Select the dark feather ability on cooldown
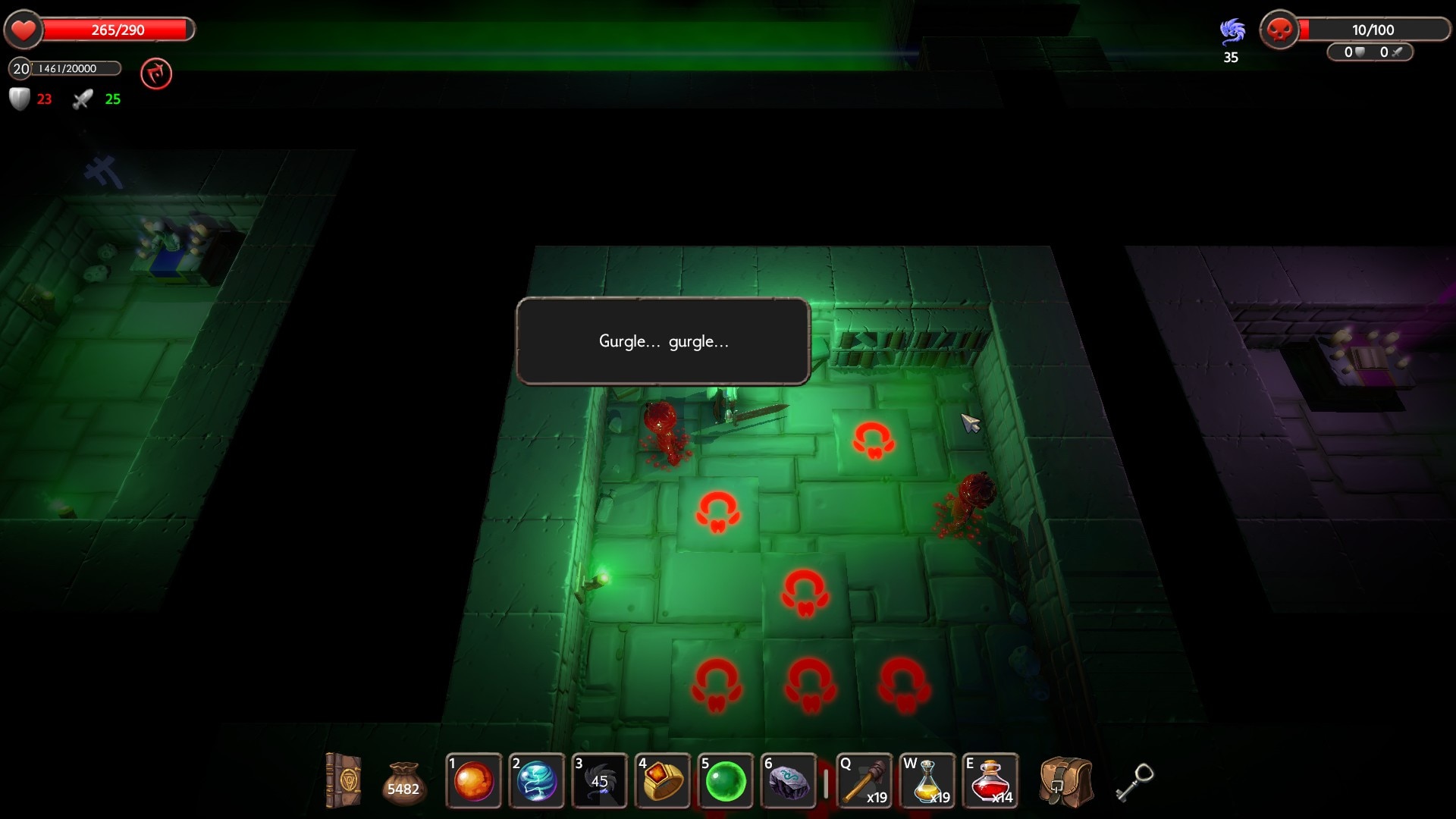The width and height of the screenshot is (1456, 819). (599, 780)
